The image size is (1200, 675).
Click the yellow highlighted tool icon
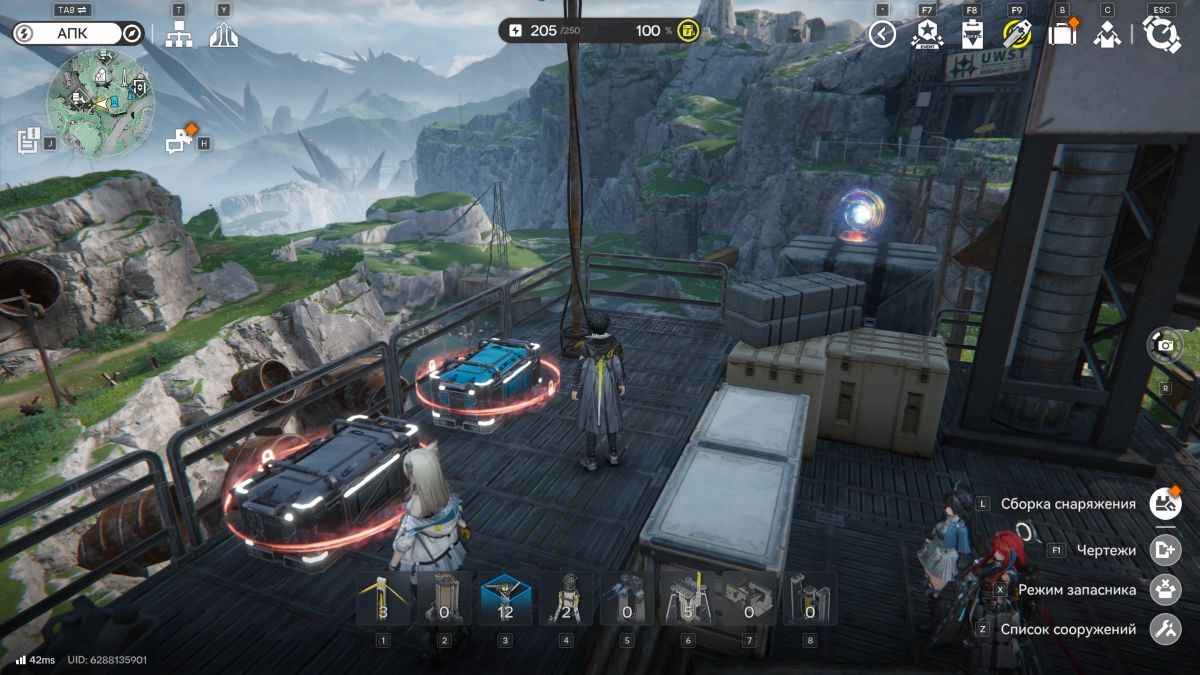point(1017,35)
